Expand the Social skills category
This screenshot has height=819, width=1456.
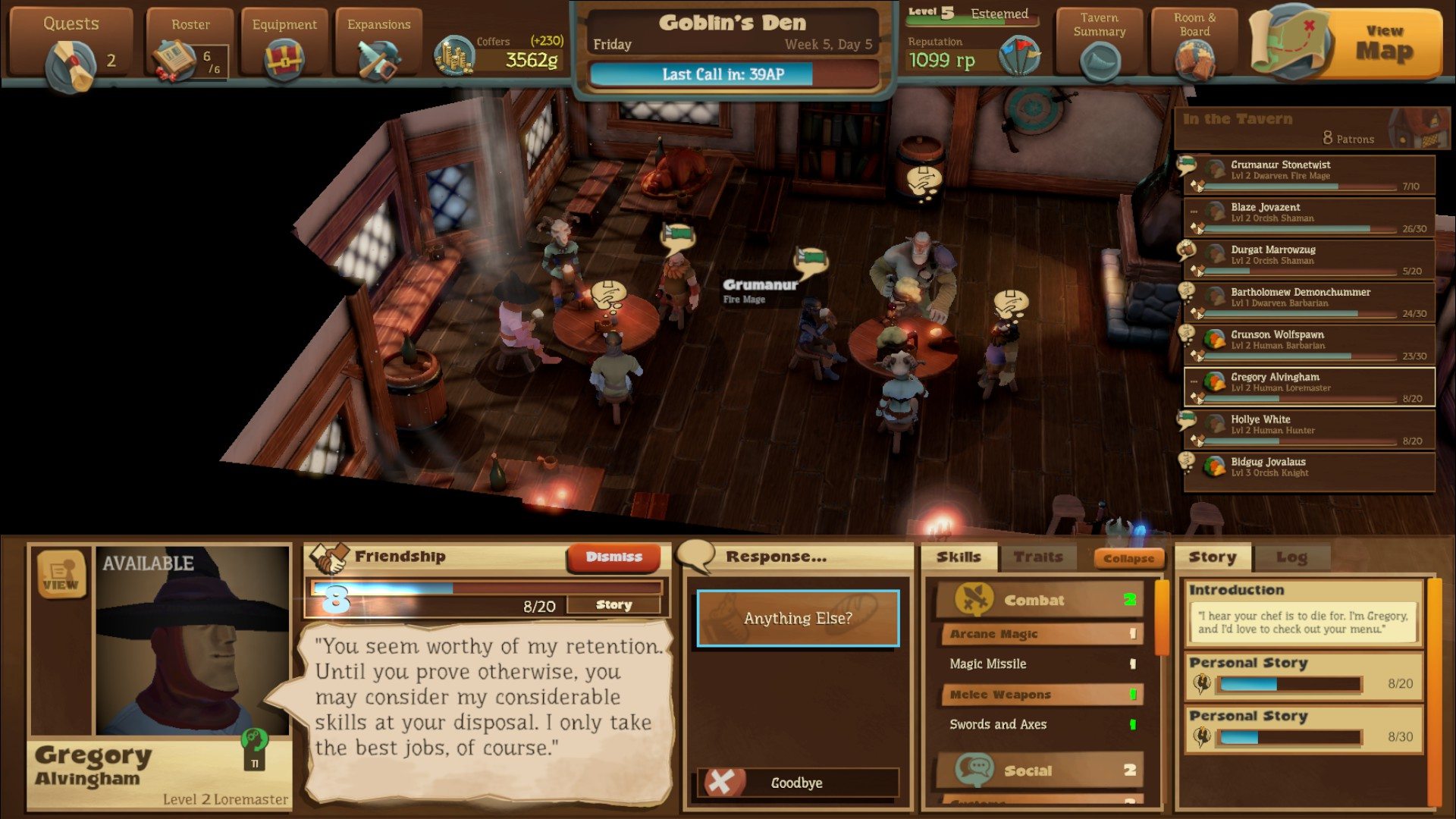point(1037,770)
